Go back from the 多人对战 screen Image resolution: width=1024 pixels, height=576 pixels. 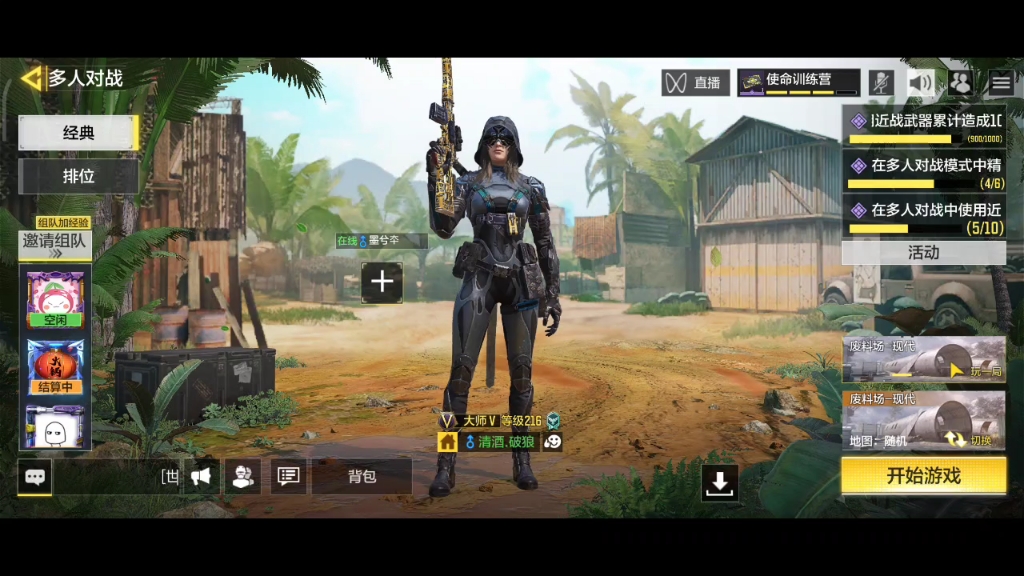(x=33, y=78)
